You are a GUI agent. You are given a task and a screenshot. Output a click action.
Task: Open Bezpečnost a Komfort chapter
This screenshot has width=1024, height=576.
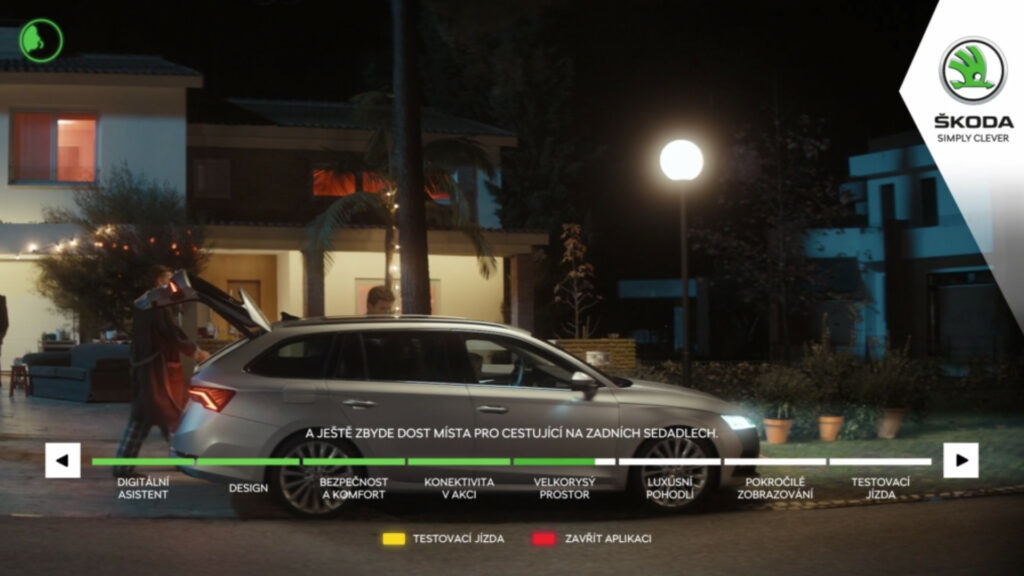[x=353, y=488]
